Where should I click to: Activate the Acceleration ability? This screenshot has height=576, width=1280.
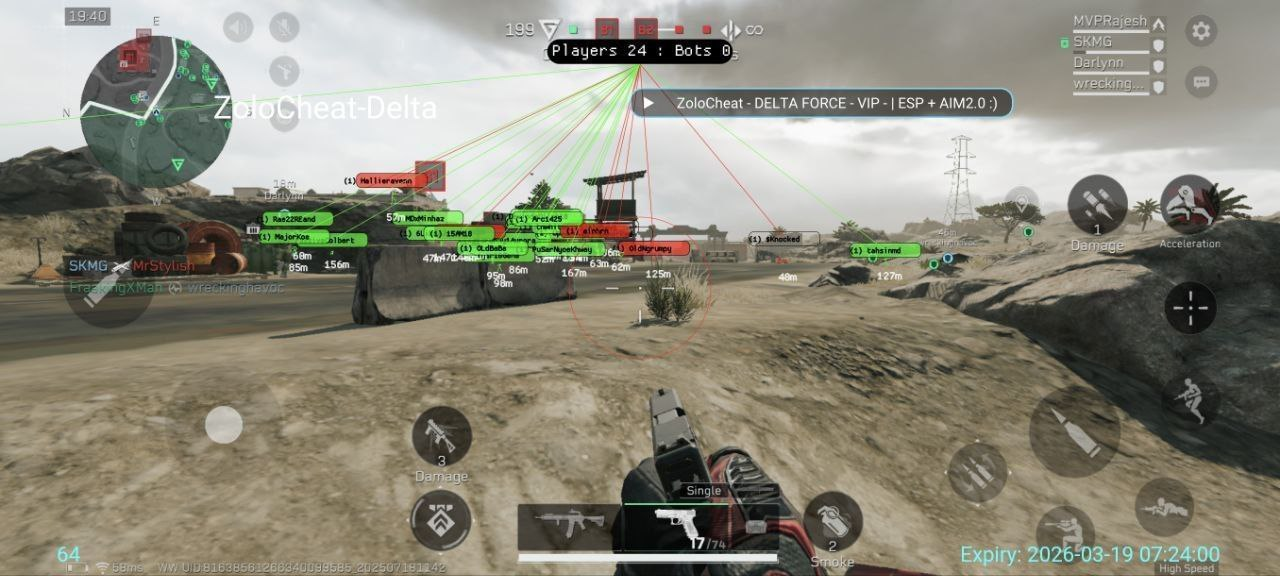(x=1189, y=205)
